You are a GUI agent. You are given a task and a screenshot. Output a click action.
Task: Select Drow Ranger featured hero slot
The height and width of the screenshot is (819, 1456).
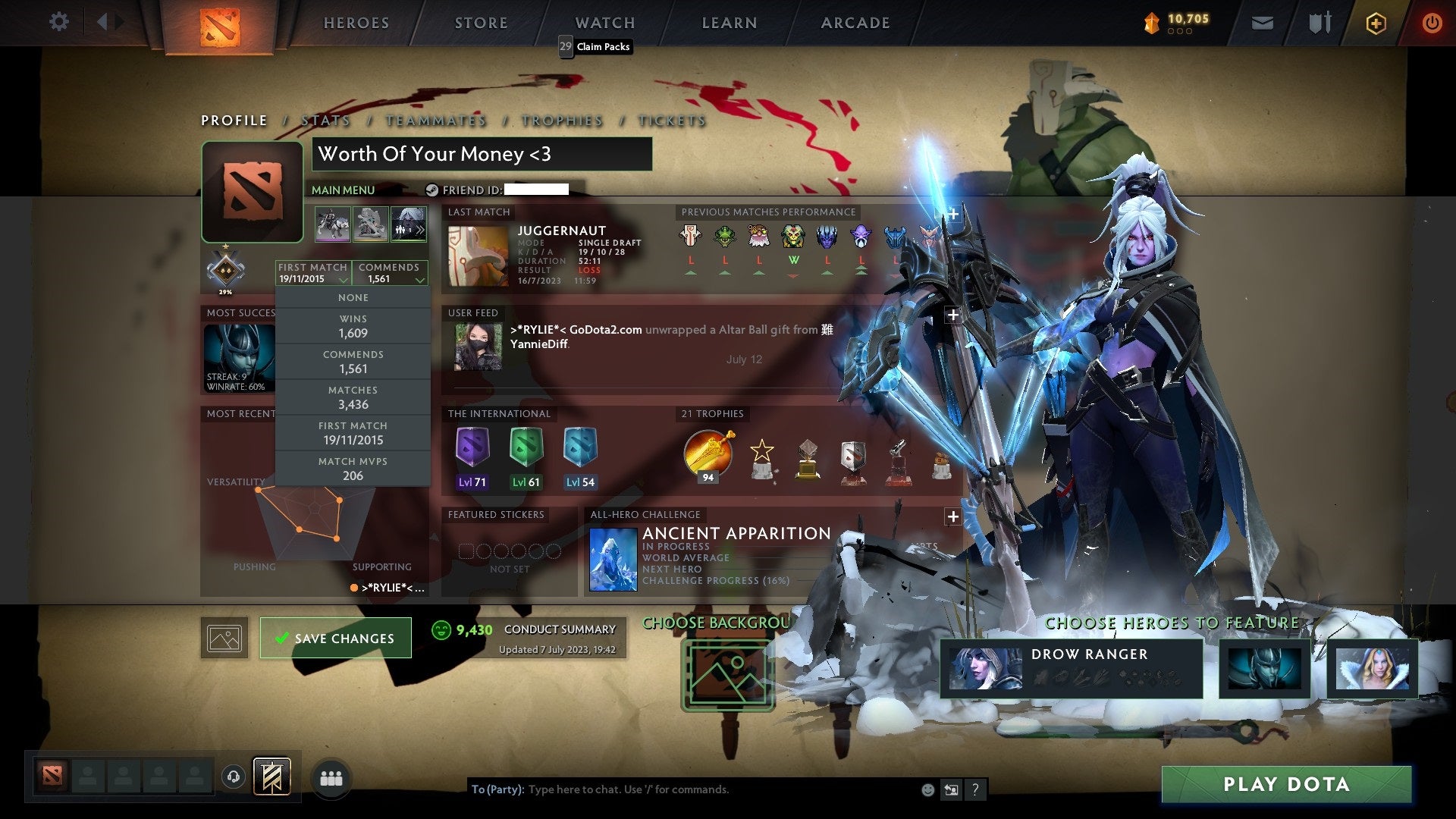(x=1071, y=668)
